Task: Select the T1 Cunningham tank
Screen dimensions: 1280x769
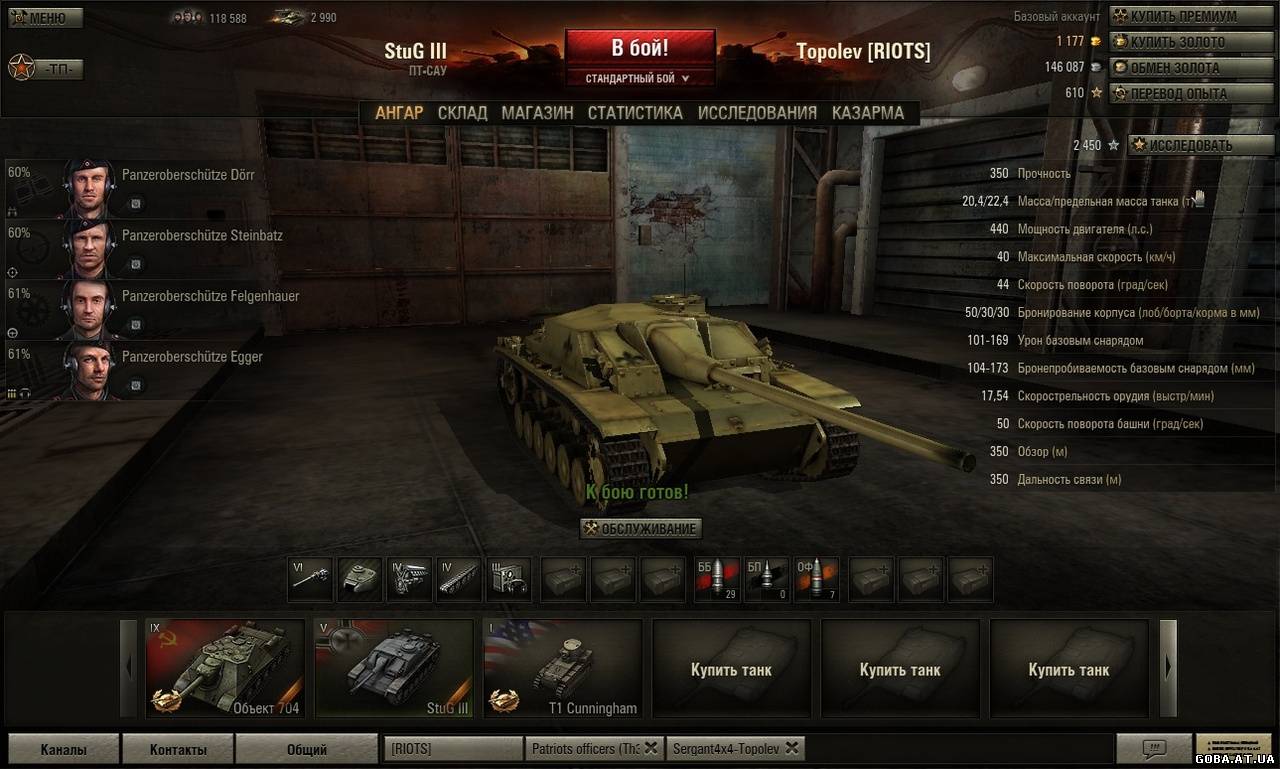Action: pos(562,668)
